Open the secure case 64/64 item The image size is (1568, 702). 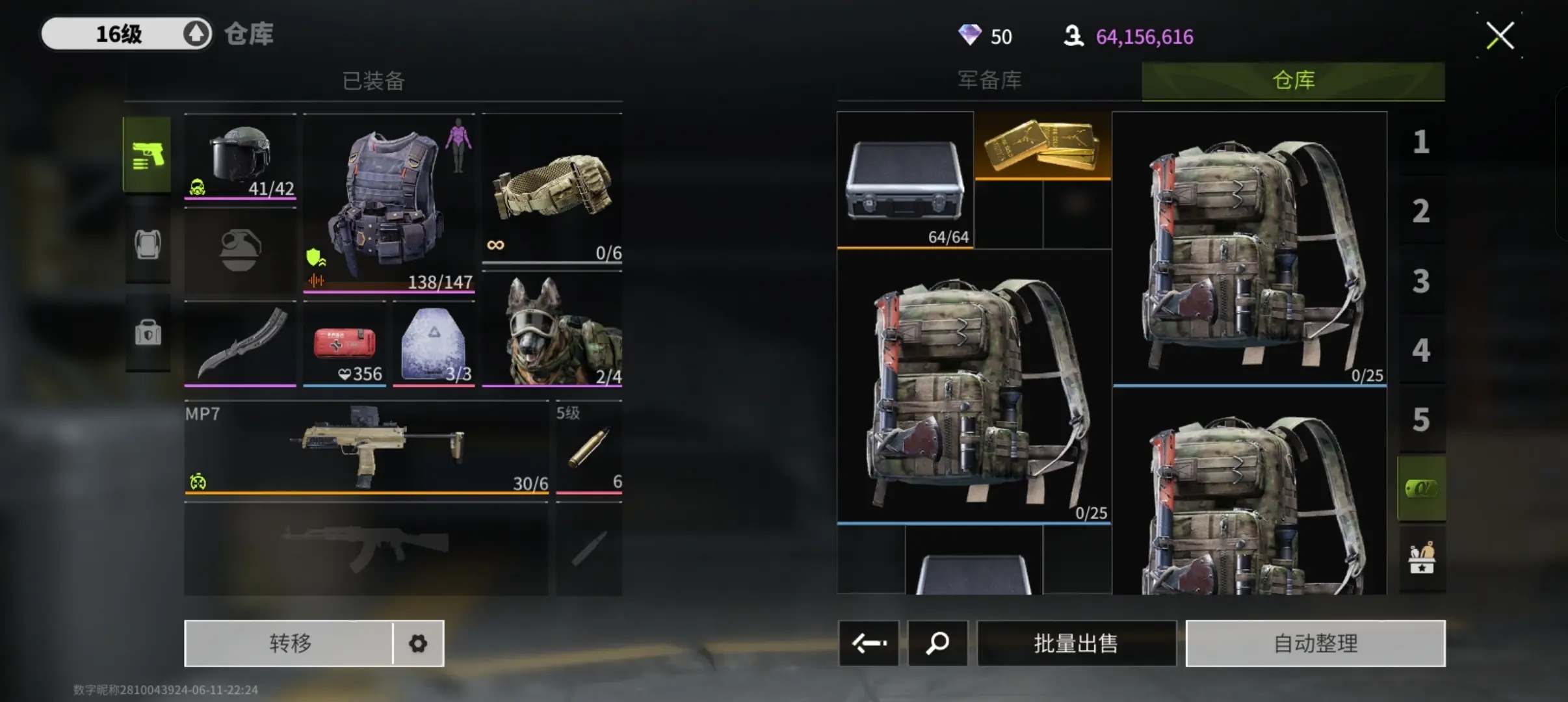click(x=905, y=180)
